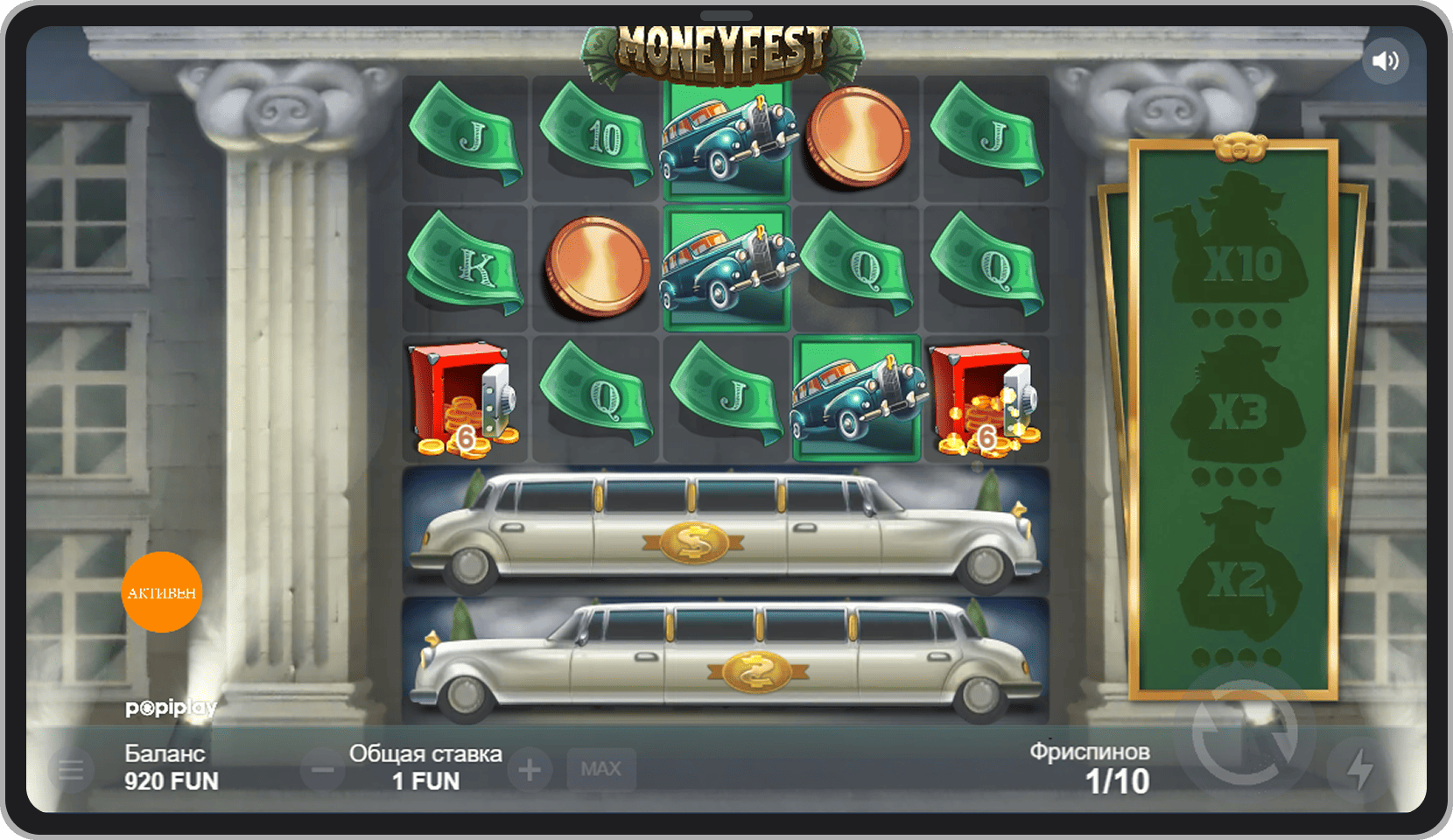The width and height of the screenshot is (1453, 840).
Task: Toggle the sound speaker icon
Action: click(x=1385, y=60)
